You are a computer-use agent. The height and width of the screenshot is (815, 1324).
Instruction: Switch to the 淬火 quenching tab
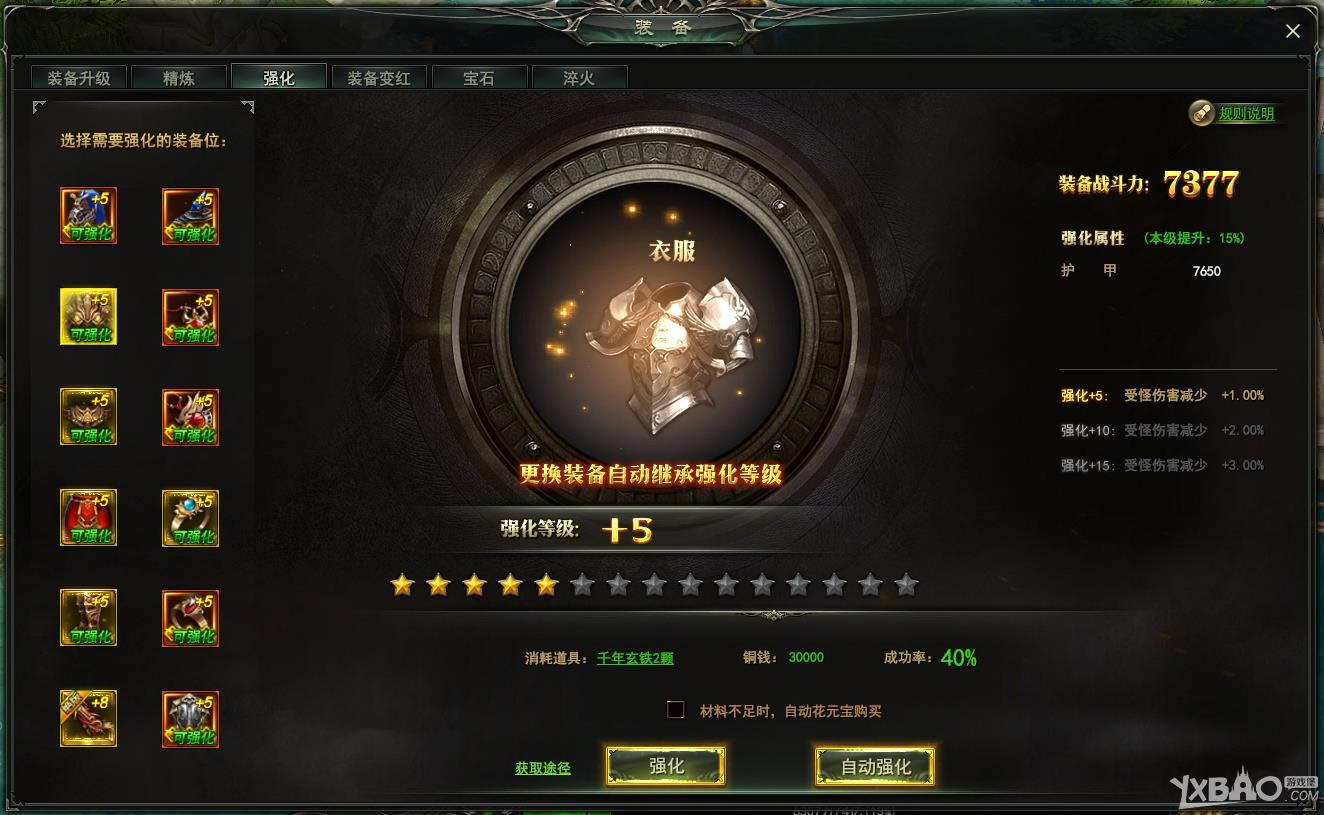coord(580,76)
